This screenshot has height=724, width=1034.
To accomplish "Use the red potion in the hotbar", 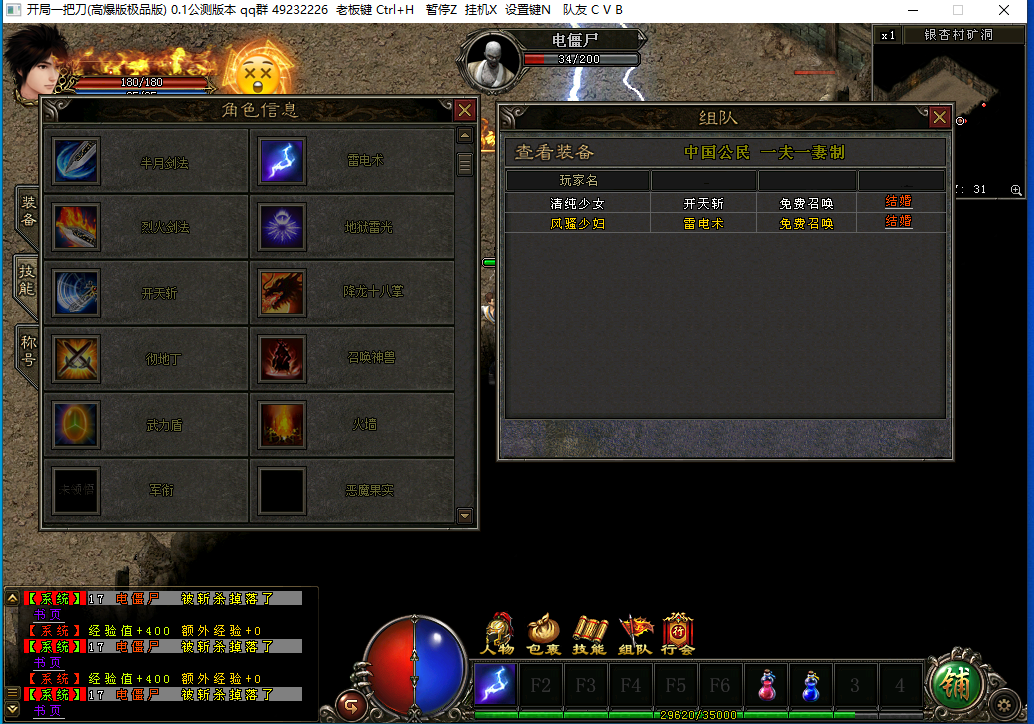I will click(767, 685).
